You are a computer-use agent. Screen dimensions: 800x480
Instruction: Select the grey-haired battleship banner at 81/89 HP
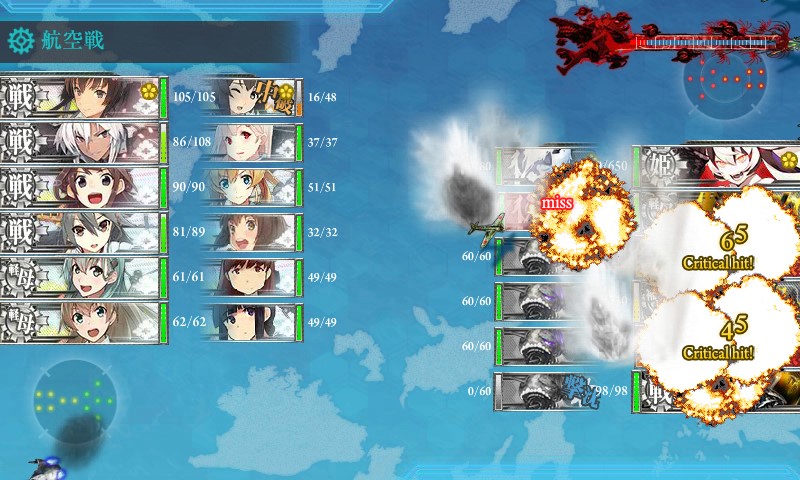(82, 233)
